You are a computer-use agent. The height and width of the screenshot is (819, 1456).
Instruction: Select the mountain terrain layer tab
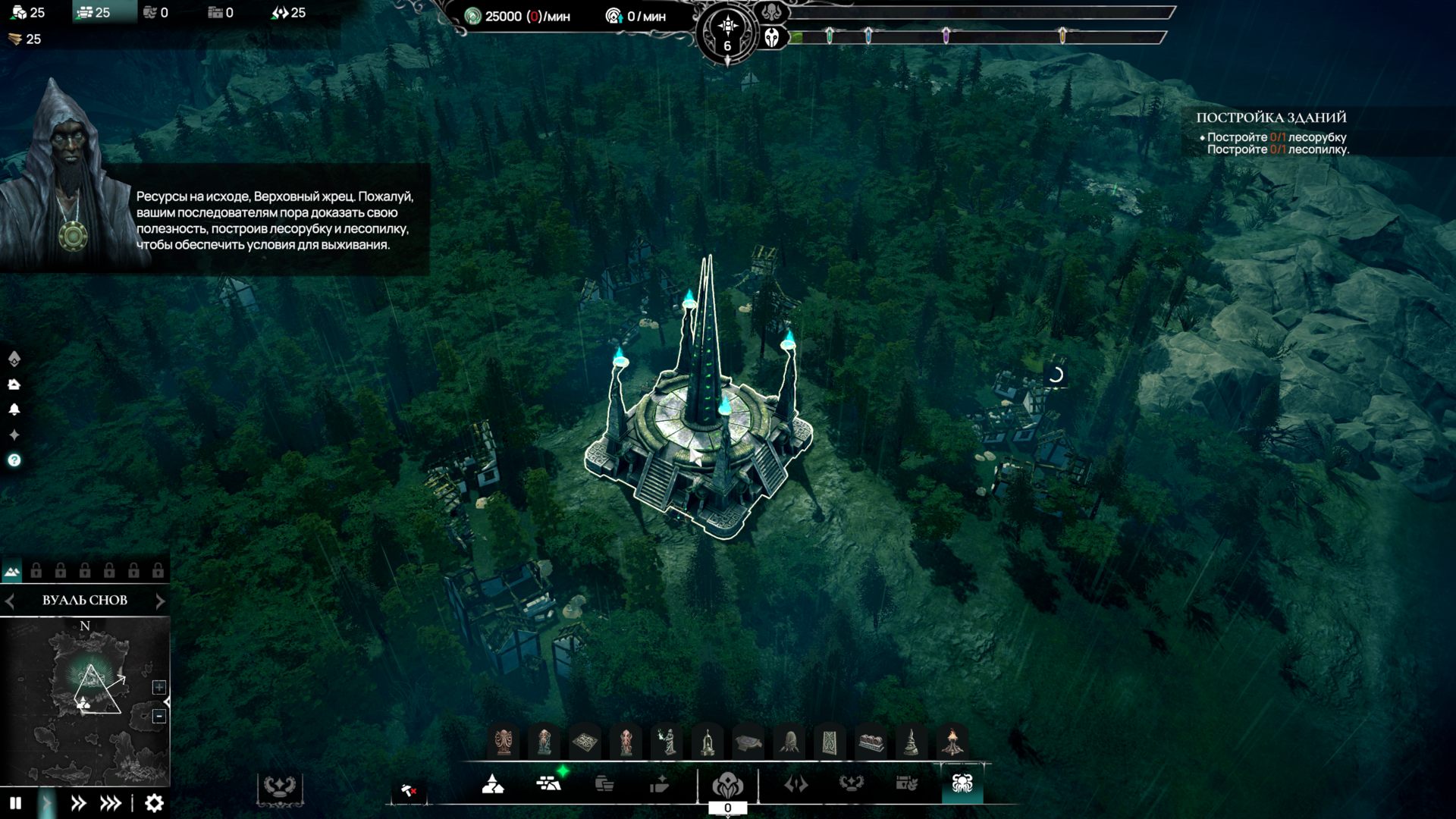12,571
